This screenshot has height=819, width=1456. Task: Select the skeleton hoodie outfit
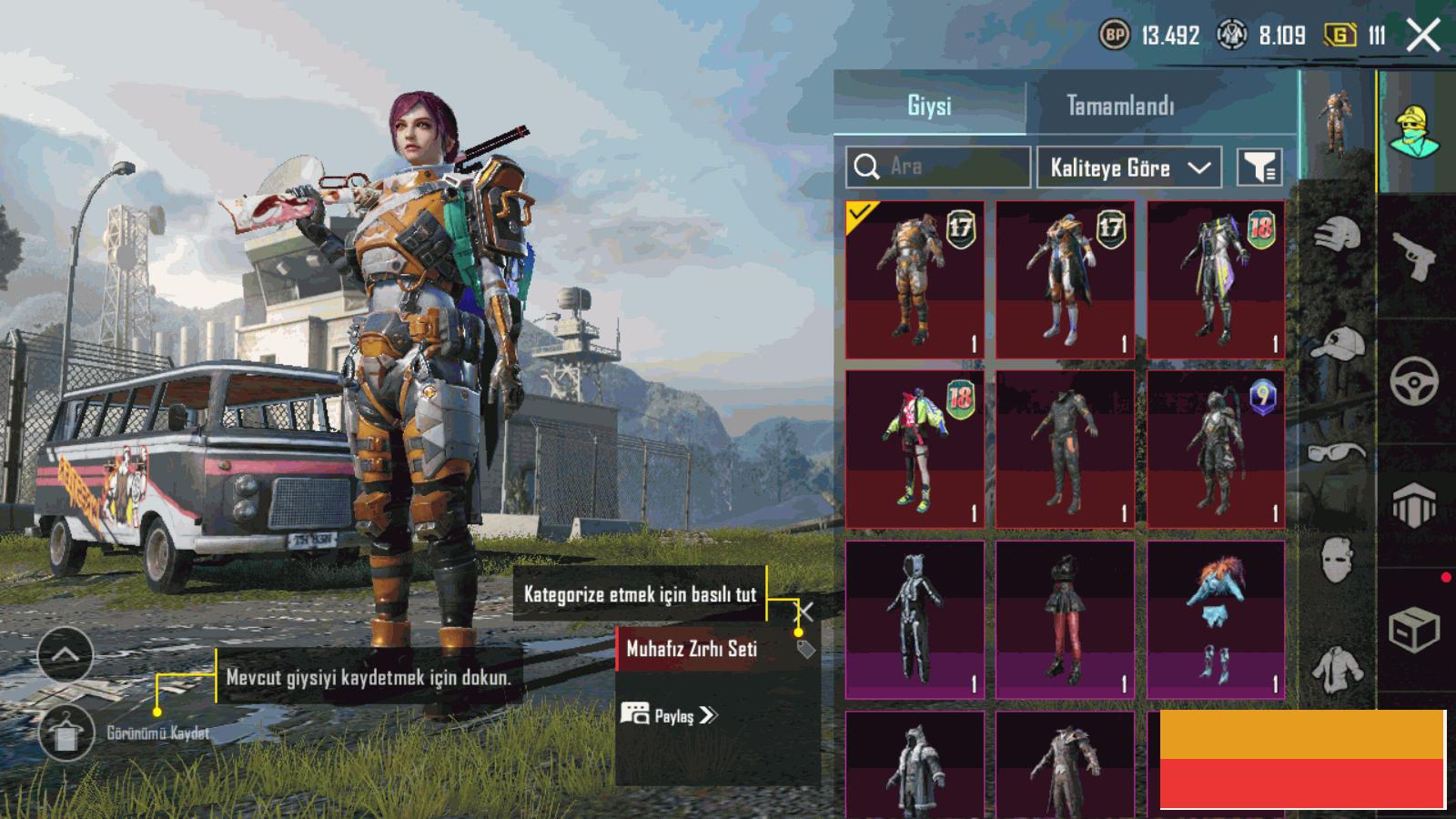(x=915, y=619)
